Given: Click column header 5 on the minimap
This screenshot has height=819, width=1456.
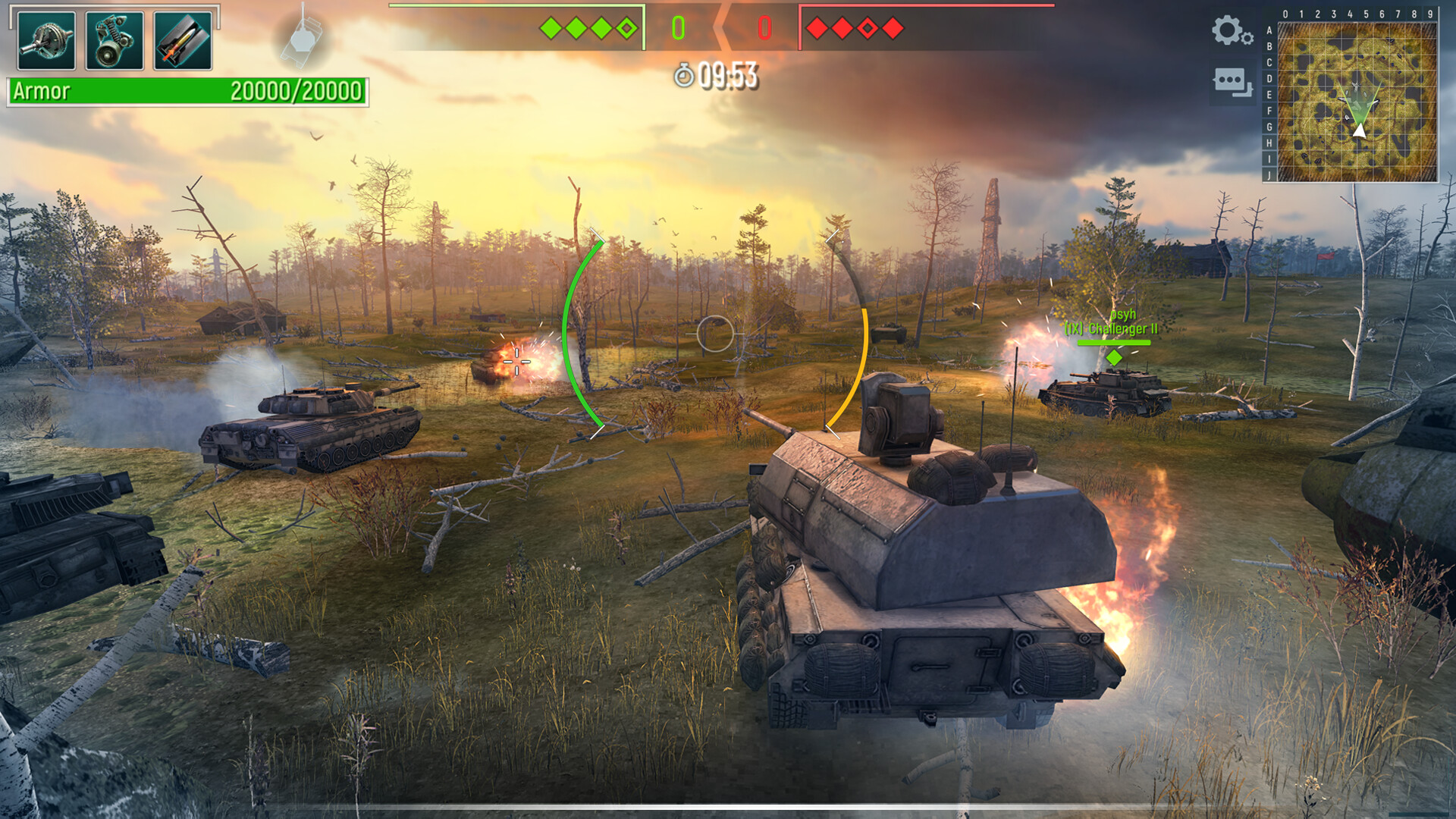Looking at the screenshot, I should click(1367, 12).
